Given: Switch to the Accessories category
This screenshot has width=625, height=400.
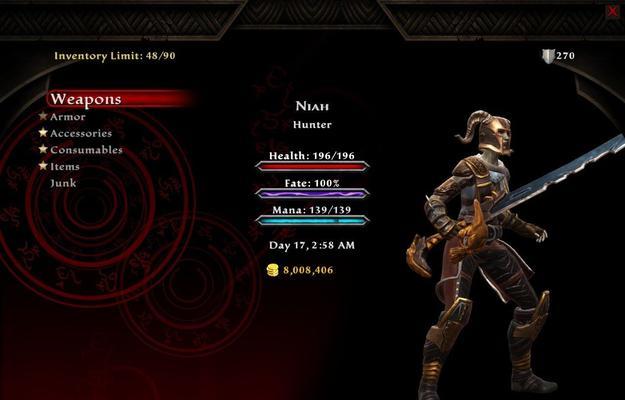Looking at the screenshot, I should [81, 133].
